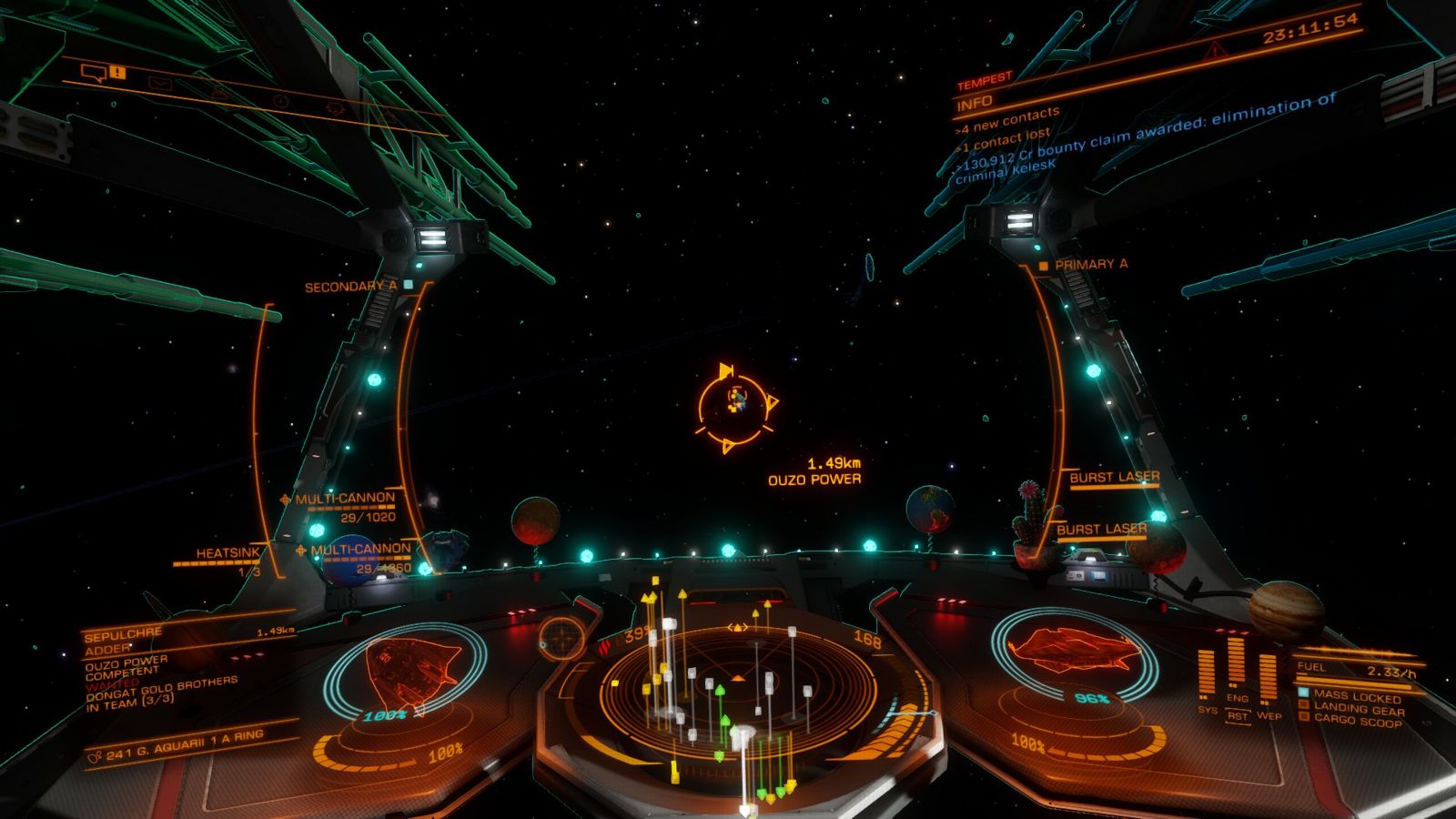1456x819 pixels.
Task: Select the upper Burst Laser weapon
Action: 1114,478
